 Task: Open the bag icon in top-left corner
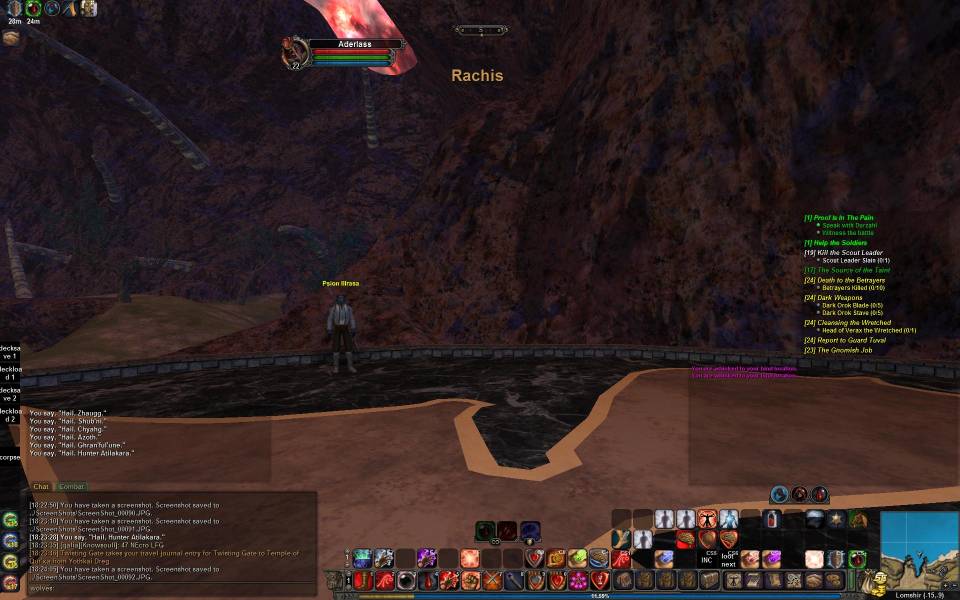click(11, 38)
